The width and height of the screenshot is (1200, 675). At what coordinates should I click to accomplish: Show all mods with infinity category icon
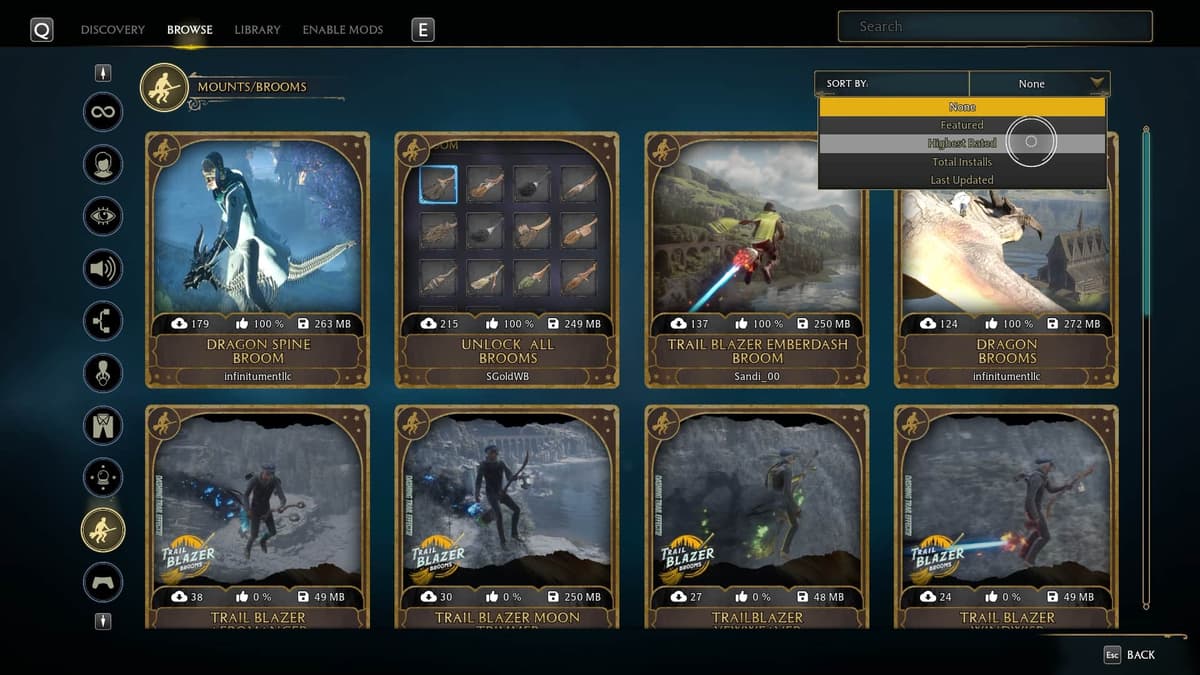tap(103, 112)
